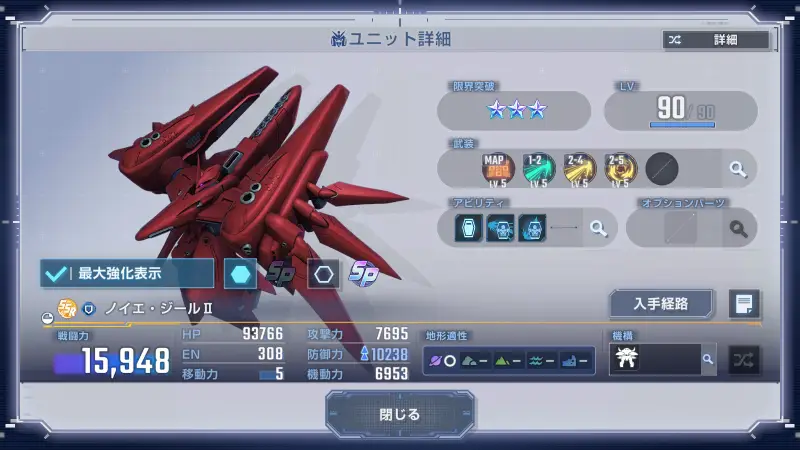Click the hollow hexagon display button
Screen dimensions: 800x450
[322, 273]
